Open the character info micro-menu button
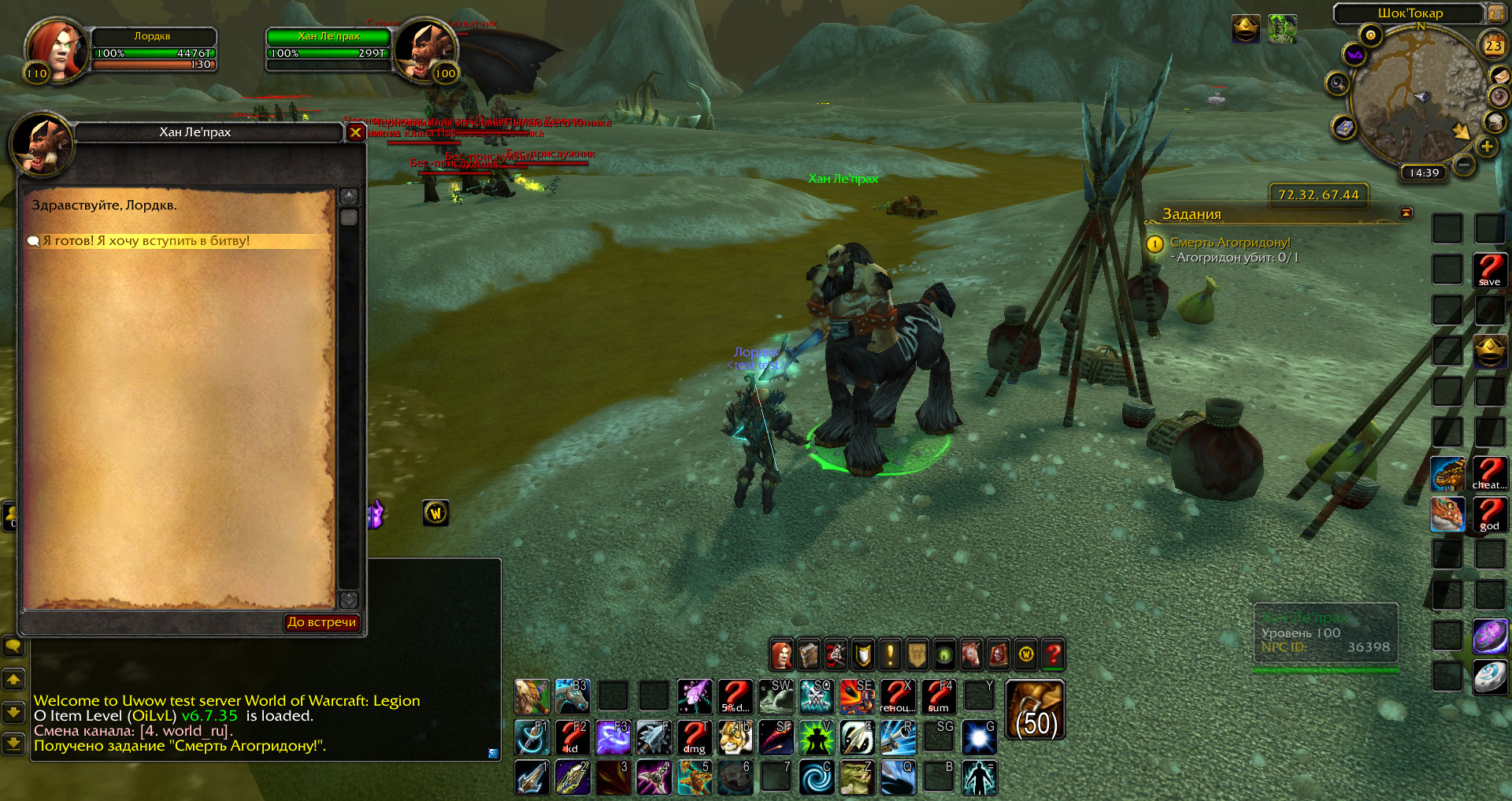1512x801 pixels. pos(782,654)
